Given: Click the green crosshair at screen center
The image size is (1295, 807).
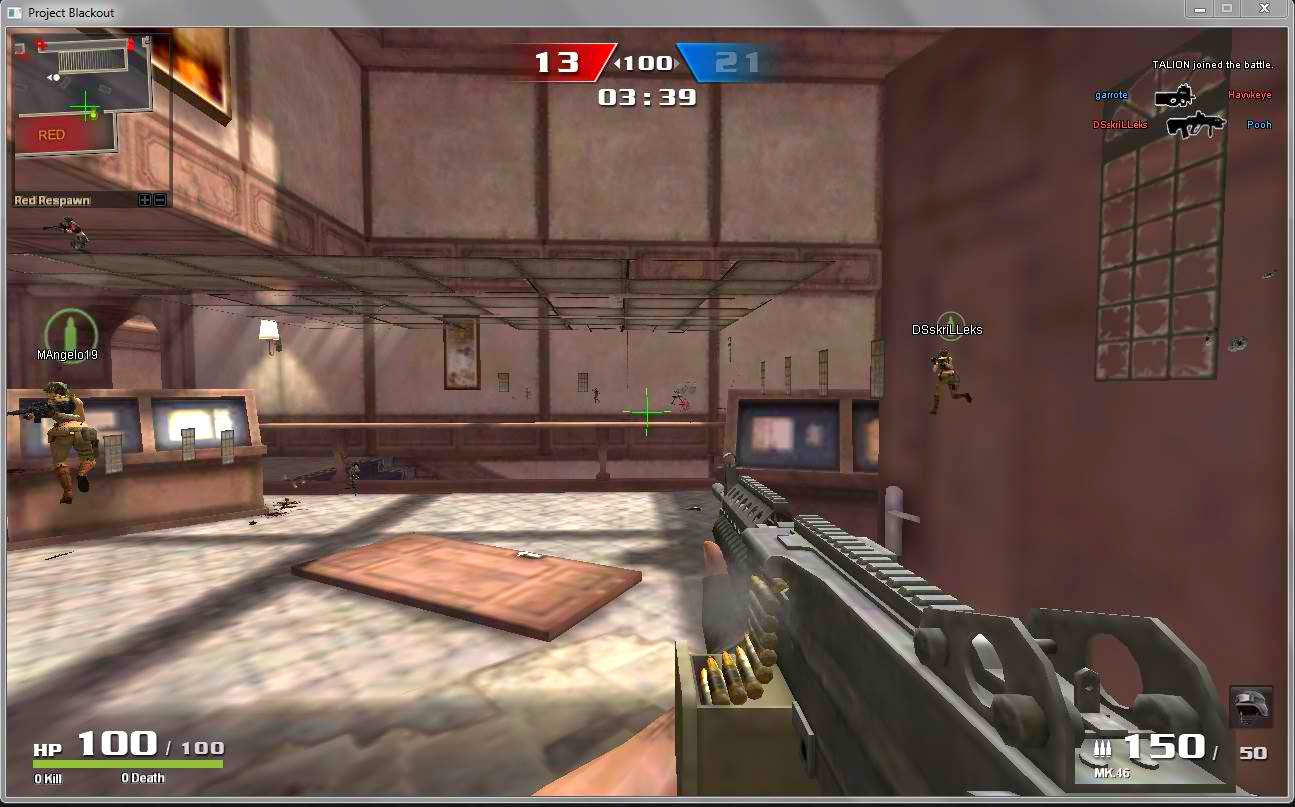Looking at the screenshot, I should (x=646, y=411).
